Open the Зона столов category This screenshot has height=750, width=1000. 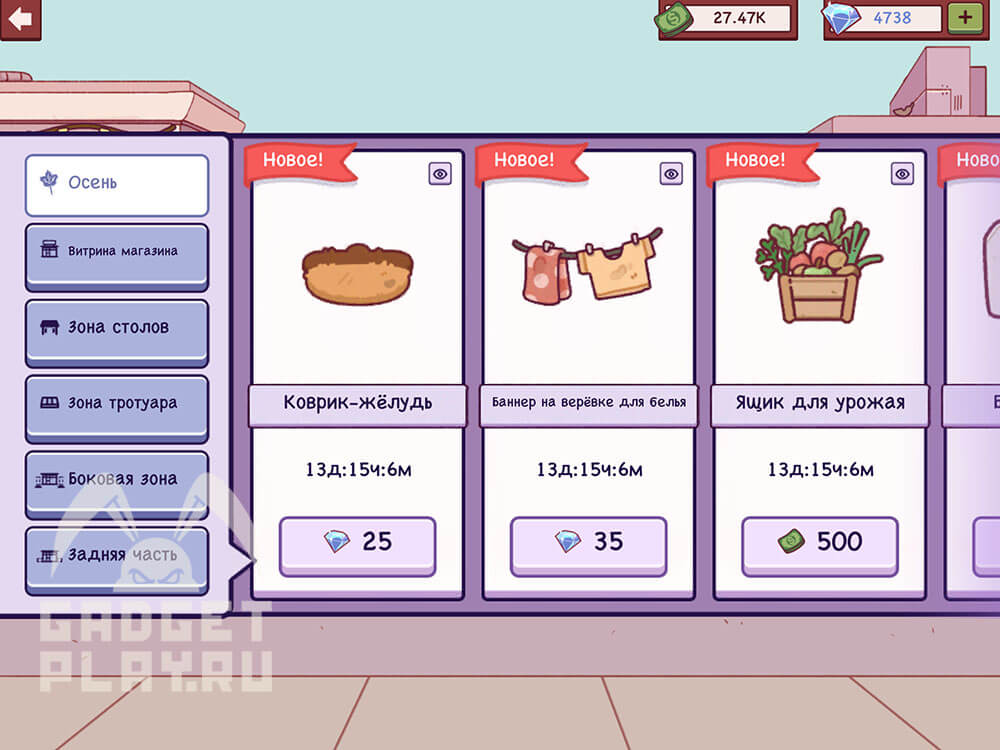click(117, 328)
